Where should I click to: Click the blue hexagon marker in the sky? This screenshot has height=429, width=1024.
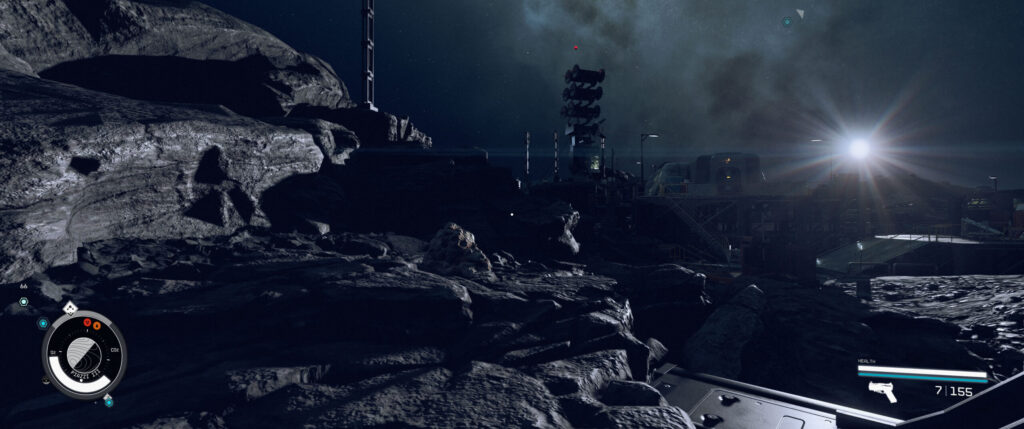pyautogui.click(x=787, y=21)
